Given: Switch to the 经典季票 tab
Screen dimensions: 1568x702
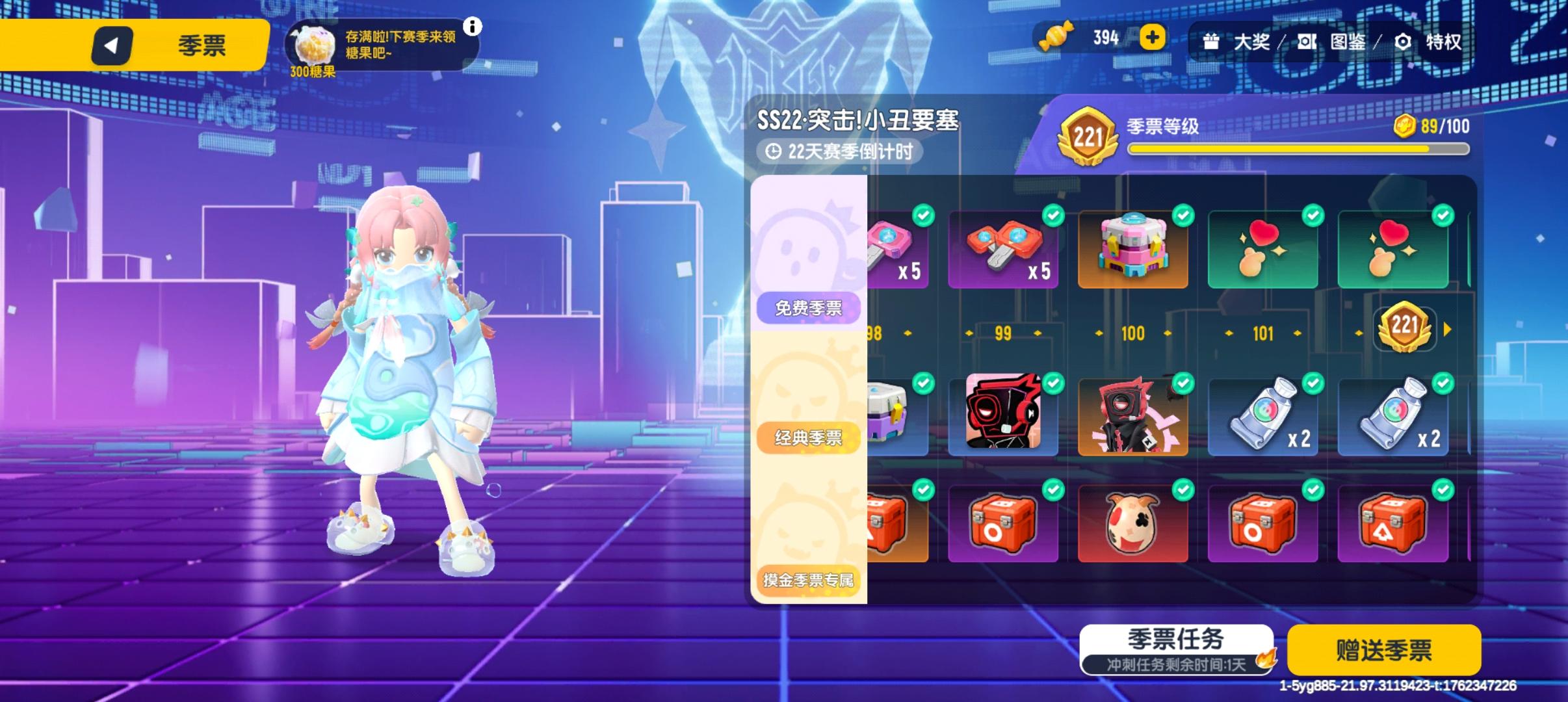Looking at the screenshot, I should 808,437.
